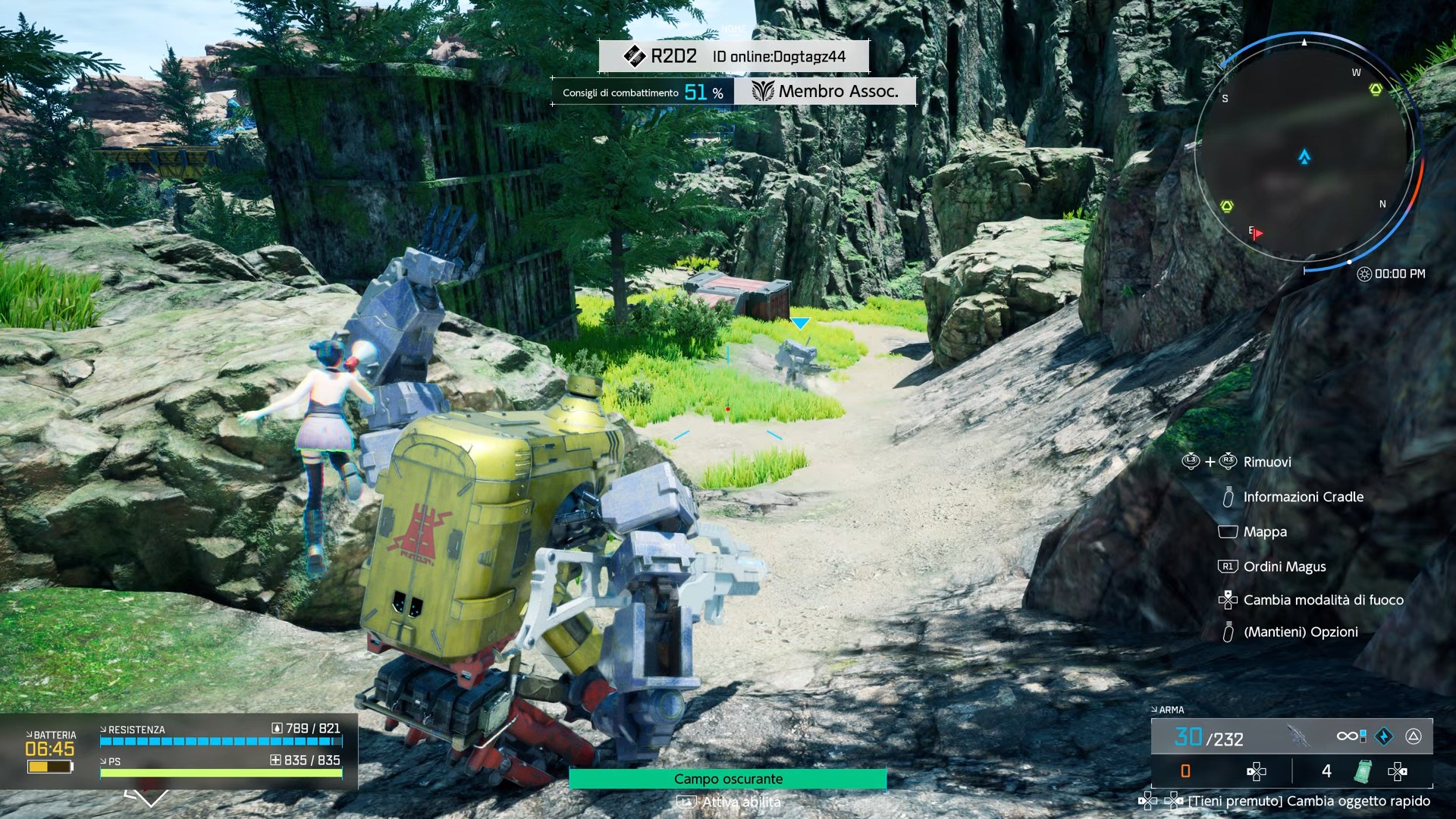
Task: Click the equipped rifle weapon icon
Action: pos(1298,736)
